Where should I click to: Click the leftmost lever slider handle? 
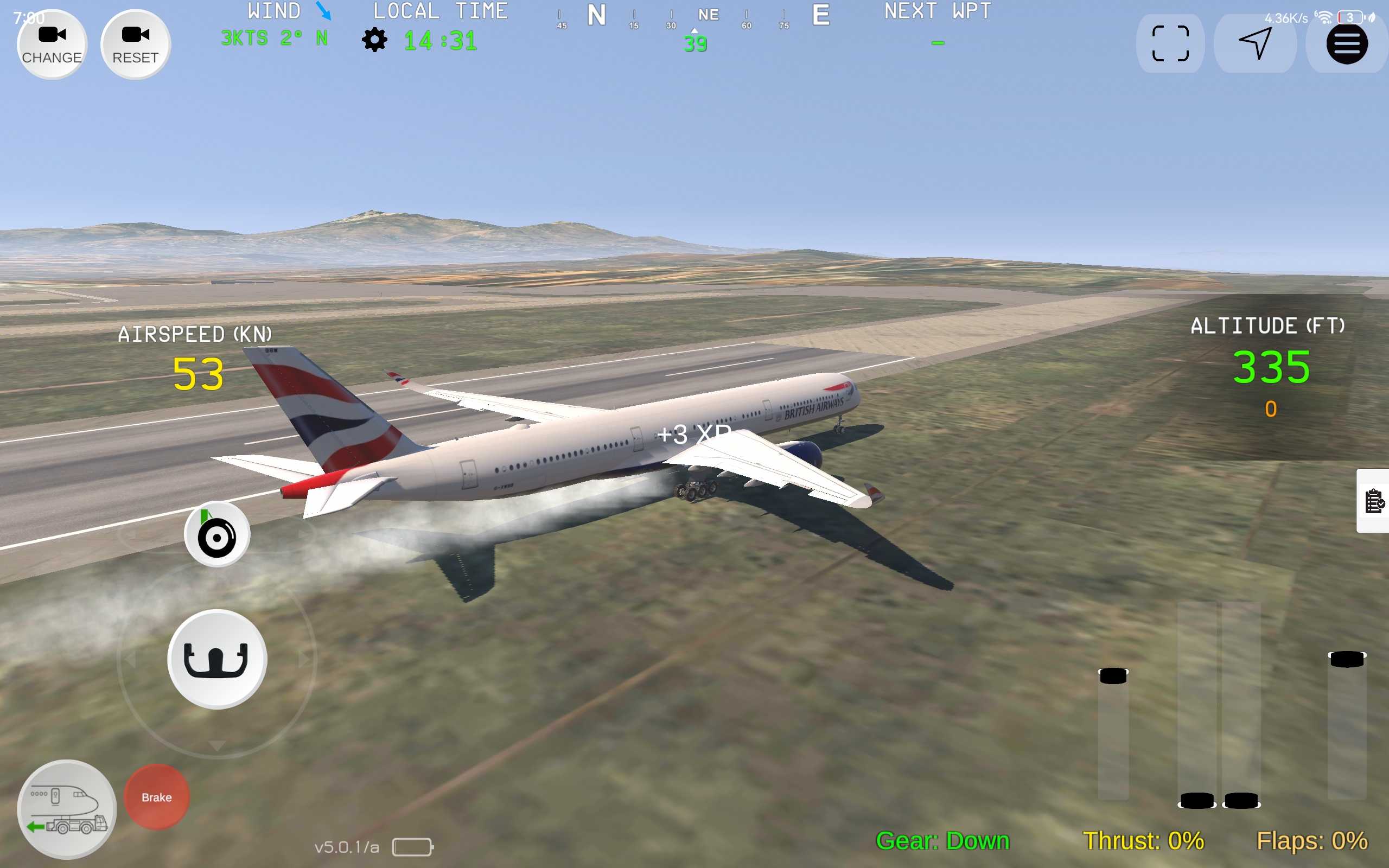(1113, 676)
